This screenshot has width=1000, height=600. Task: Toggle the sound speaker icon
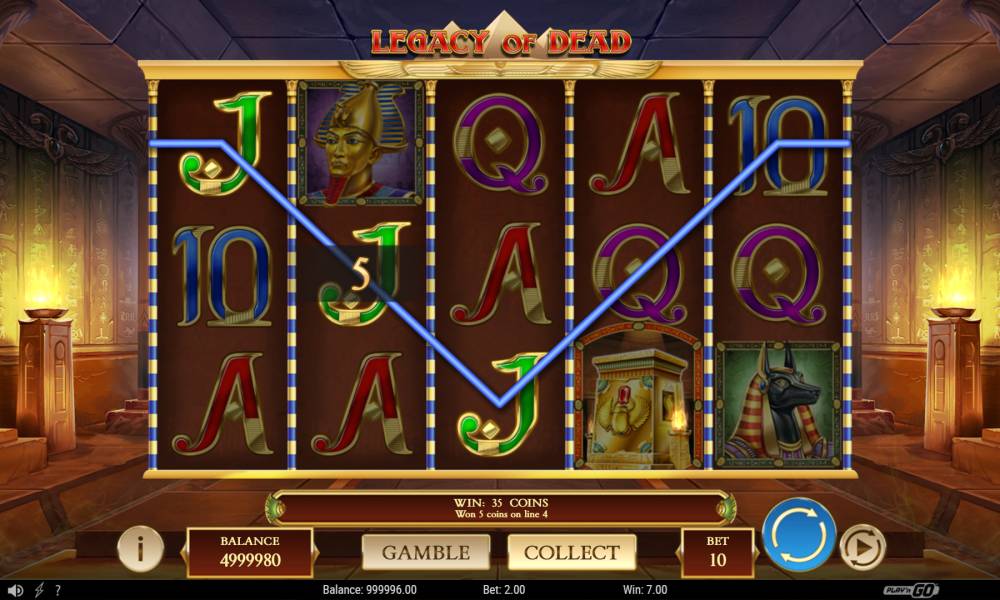pos(14,590)
